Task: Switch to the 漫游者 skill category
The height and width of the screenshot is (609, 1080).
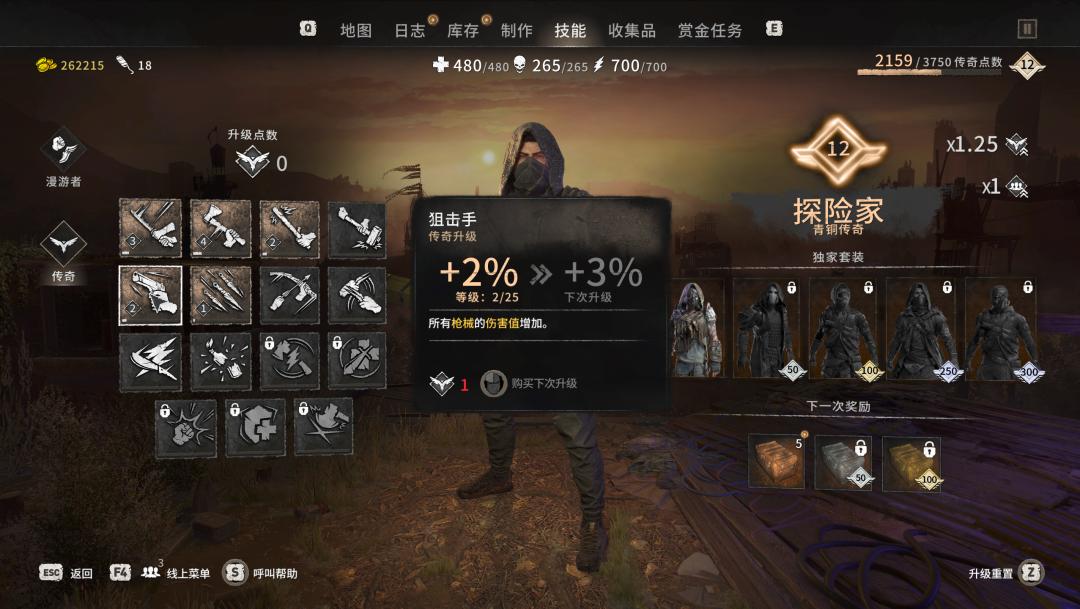Action: [63, 150]
